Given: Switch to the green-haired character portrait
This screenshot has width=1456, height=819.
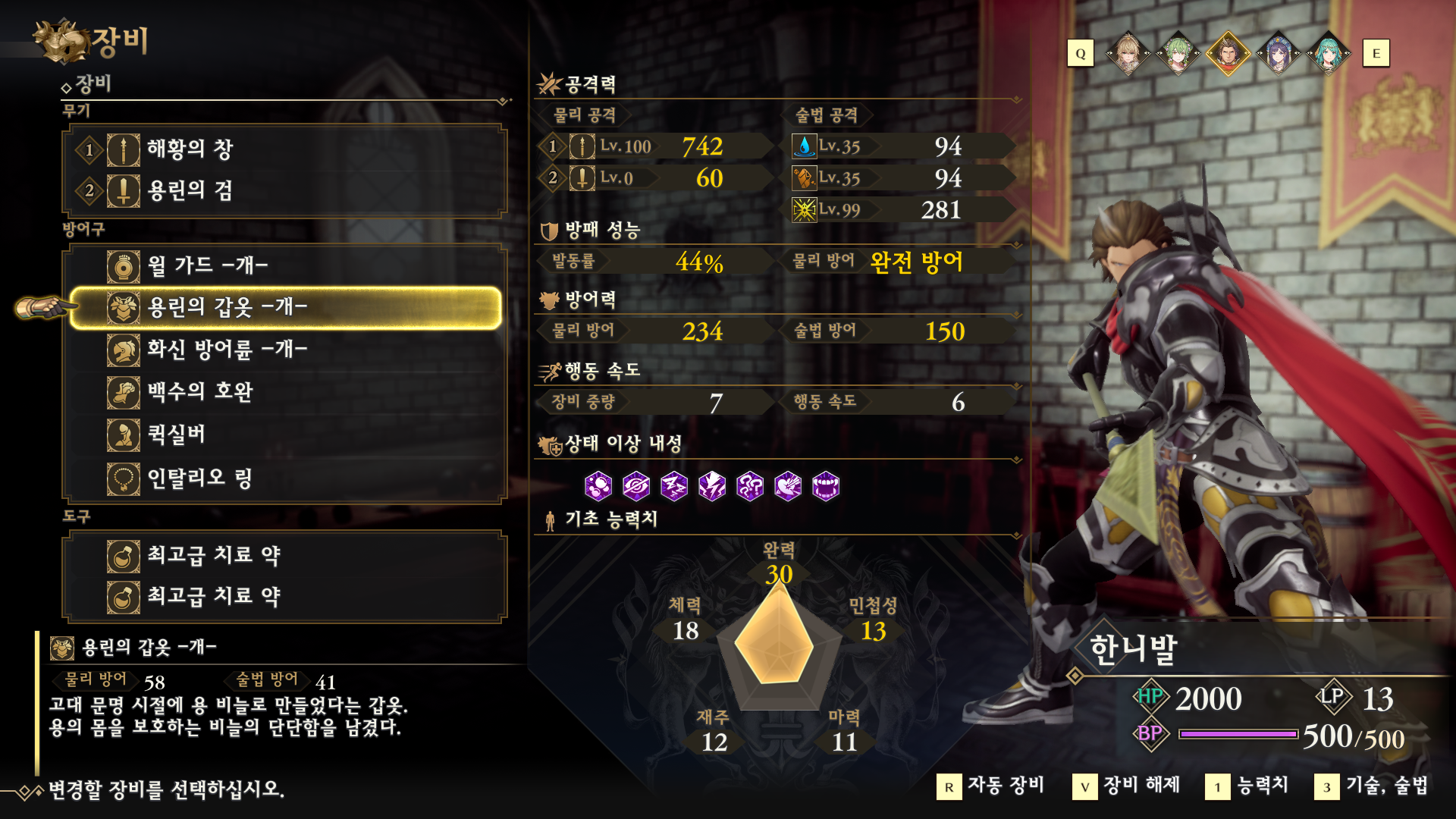Looking at the screenshot, I should click(x=1178, y=54).
